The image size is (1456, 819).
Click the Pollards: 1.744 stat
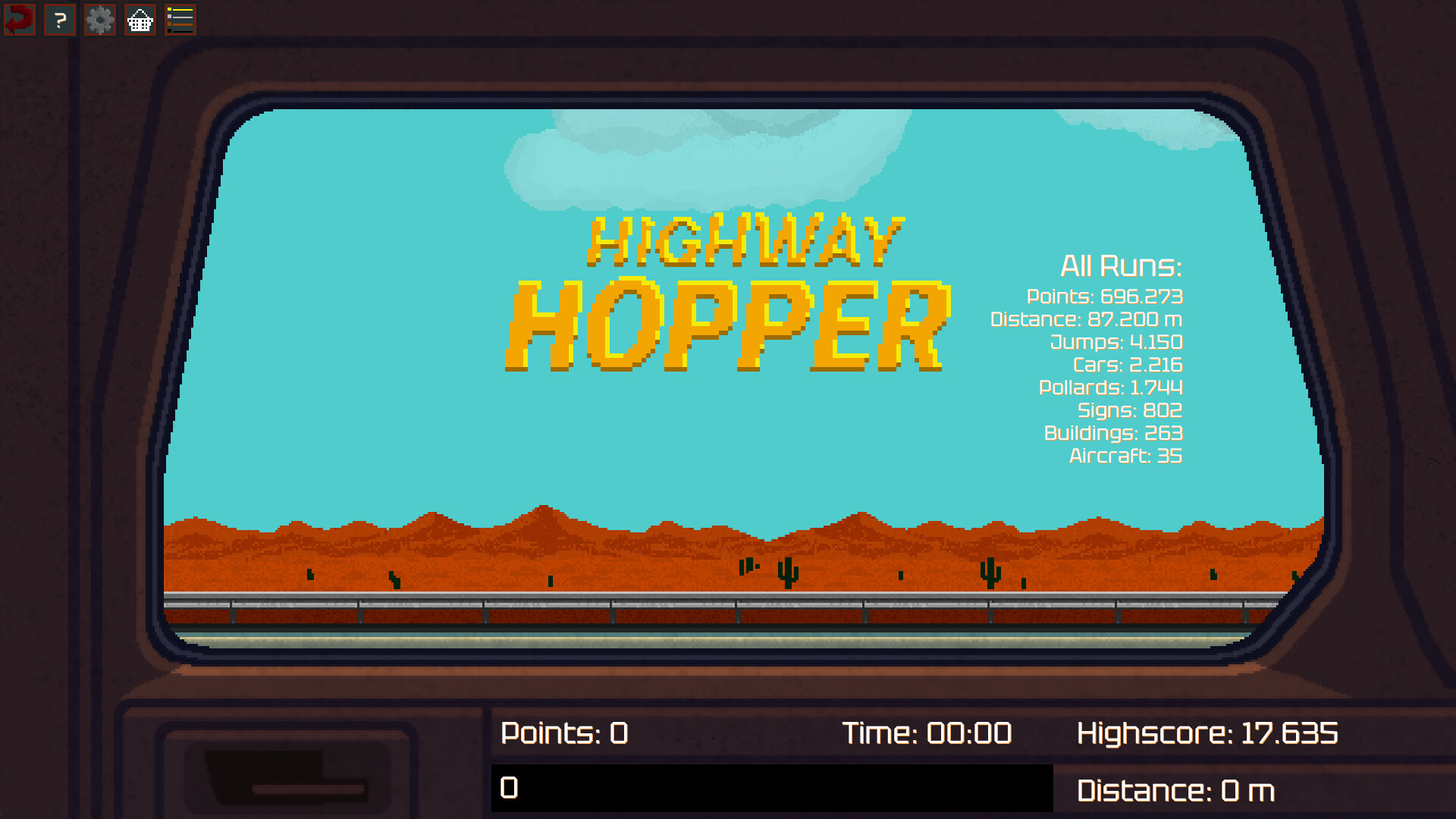pyautogui.click(x=1110, y=388)
